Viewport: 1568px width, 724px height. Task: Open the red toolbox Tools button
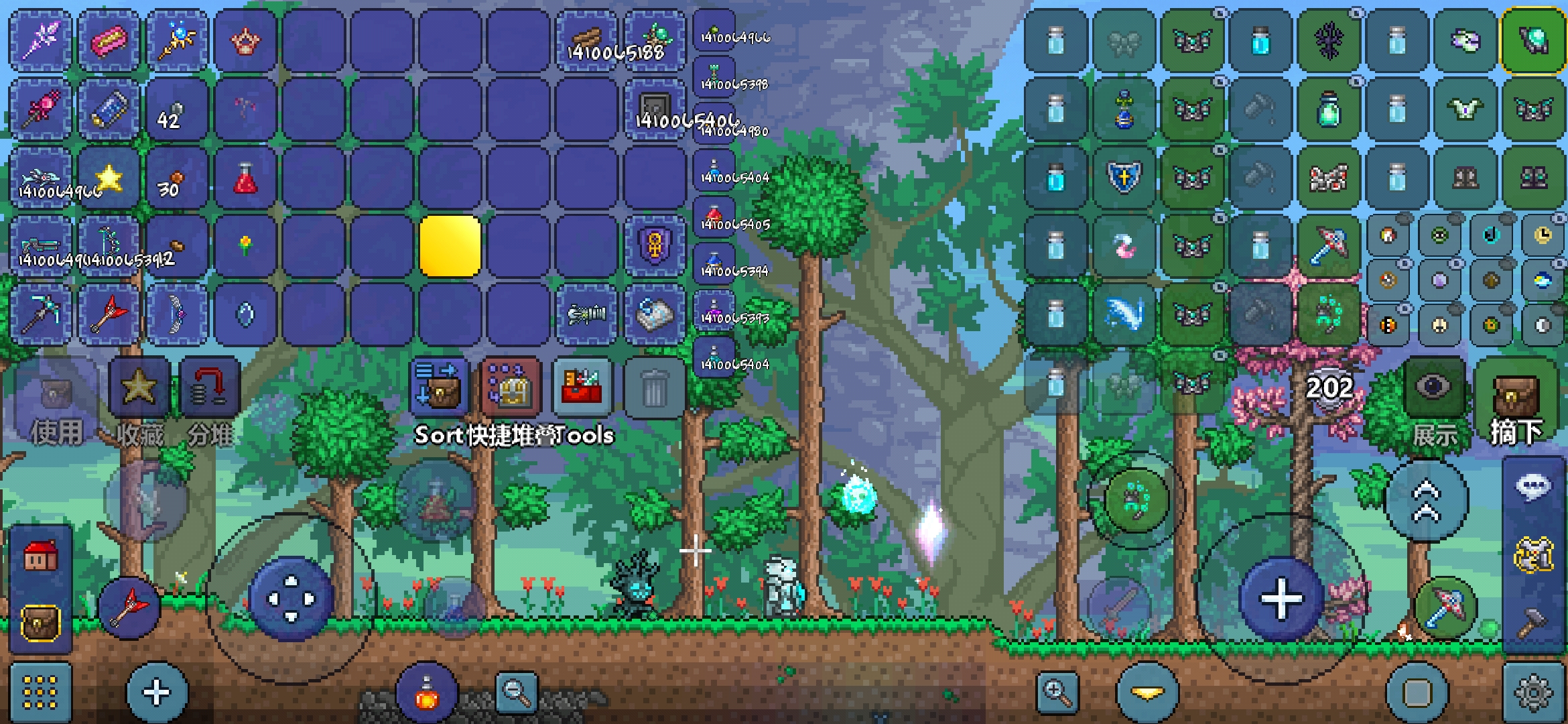pyautogui.click(x=582, y=387)
